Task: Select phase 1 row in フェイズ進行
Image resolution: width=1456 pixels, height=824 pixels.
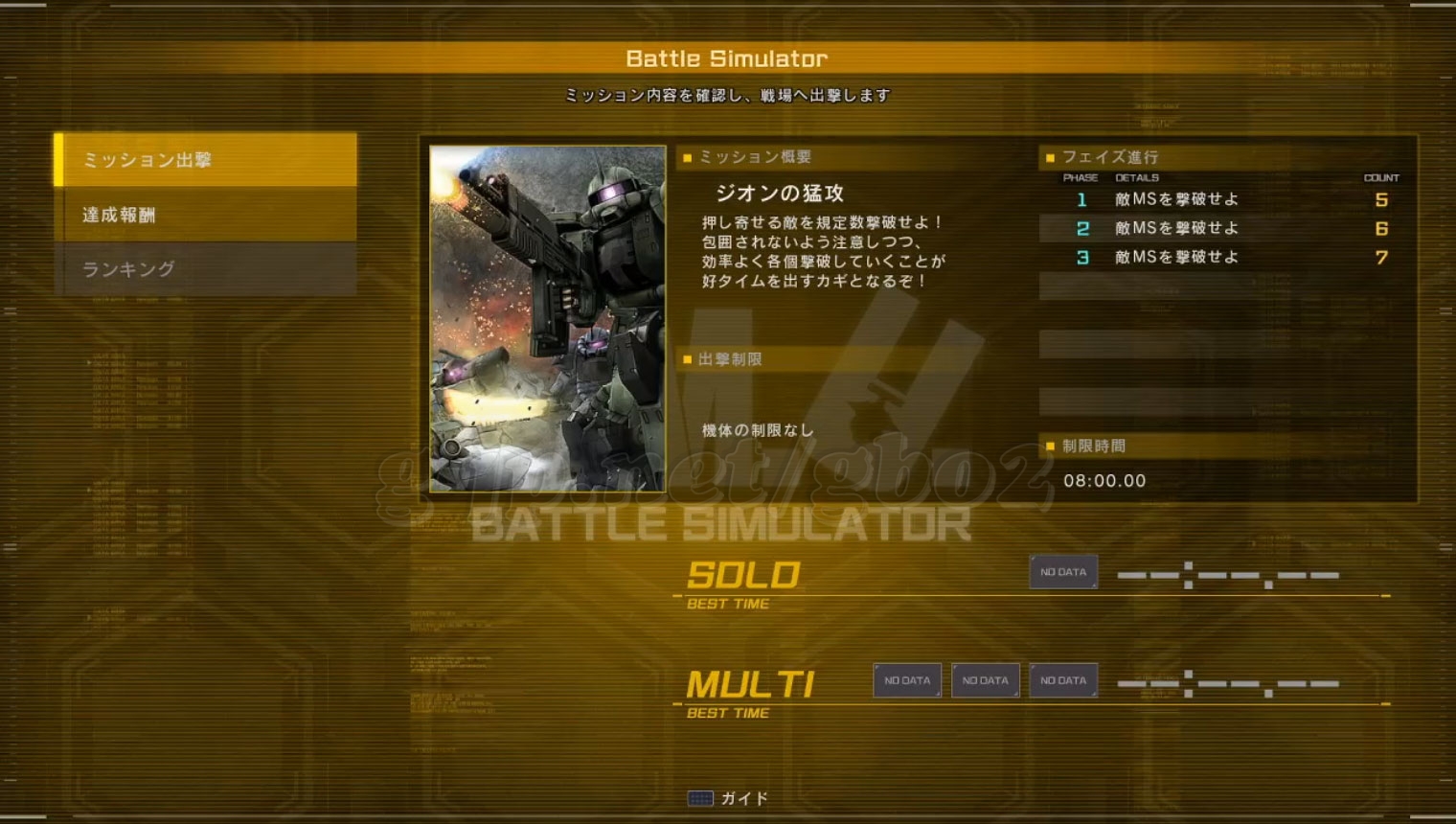Action: [1224, 200]
